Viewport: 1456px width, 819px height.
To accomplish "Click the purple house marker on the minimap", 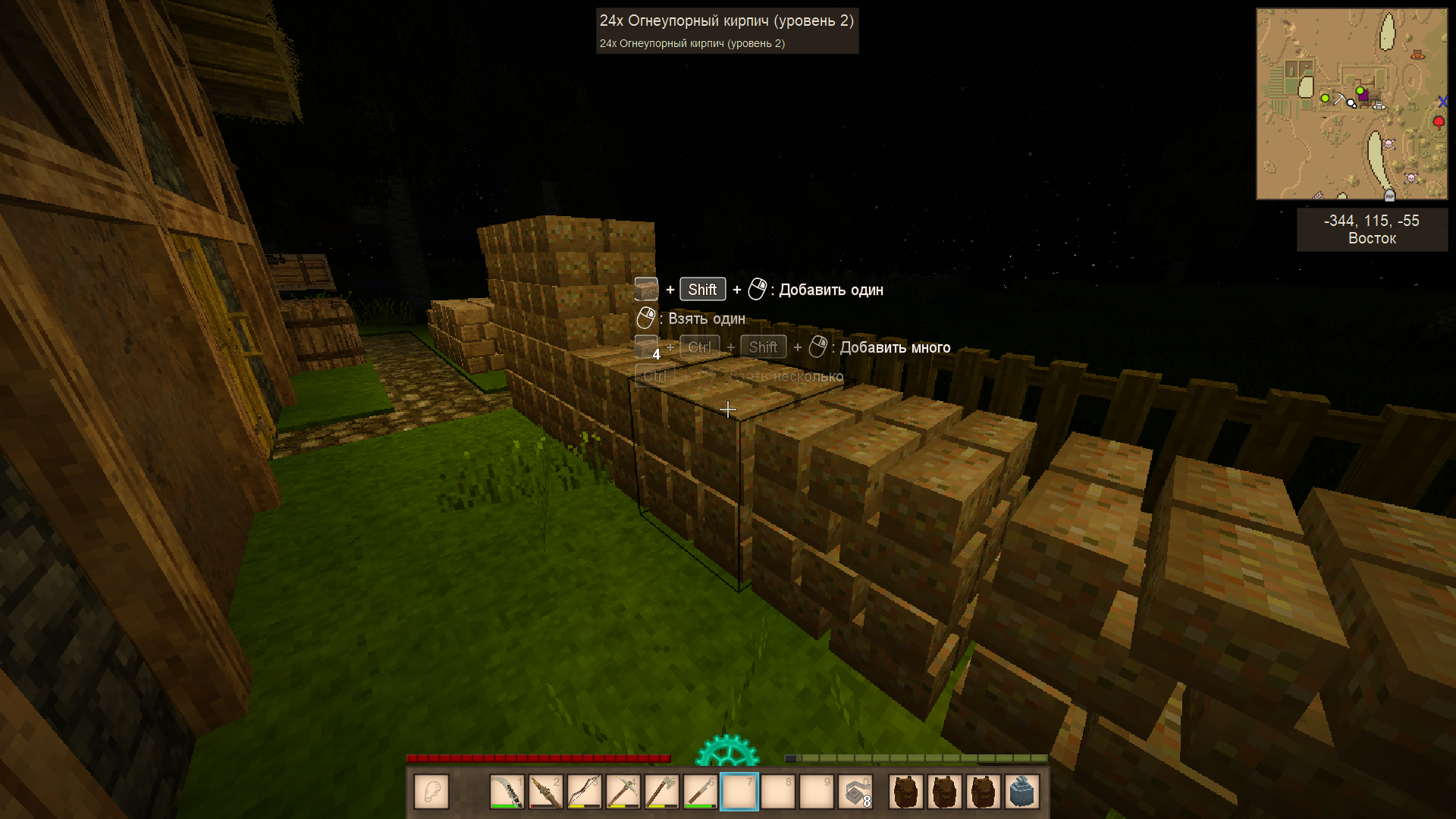I will (1365, 96).
